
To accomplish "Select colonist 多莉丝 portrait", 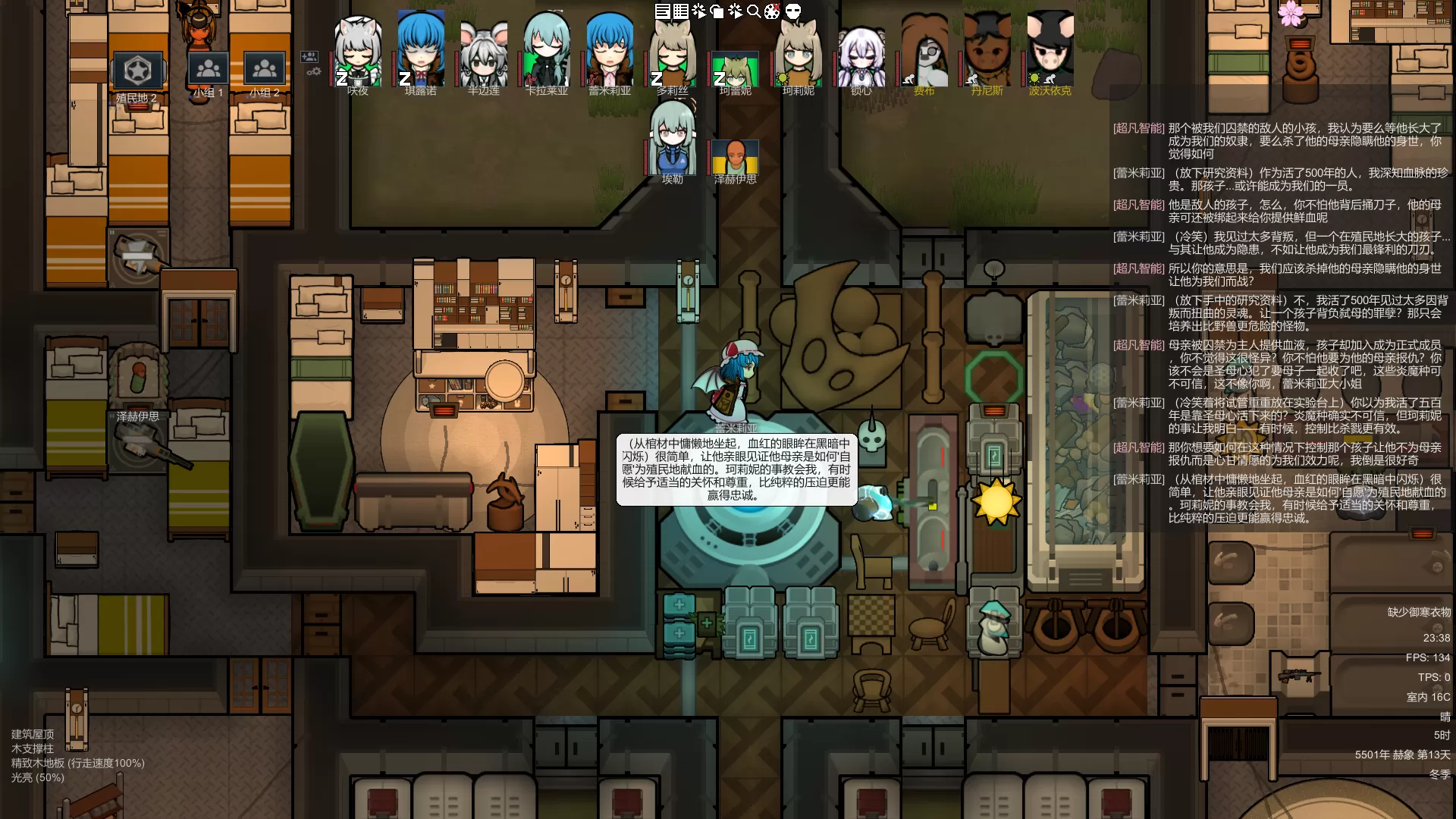I will (x=673, y=52).
